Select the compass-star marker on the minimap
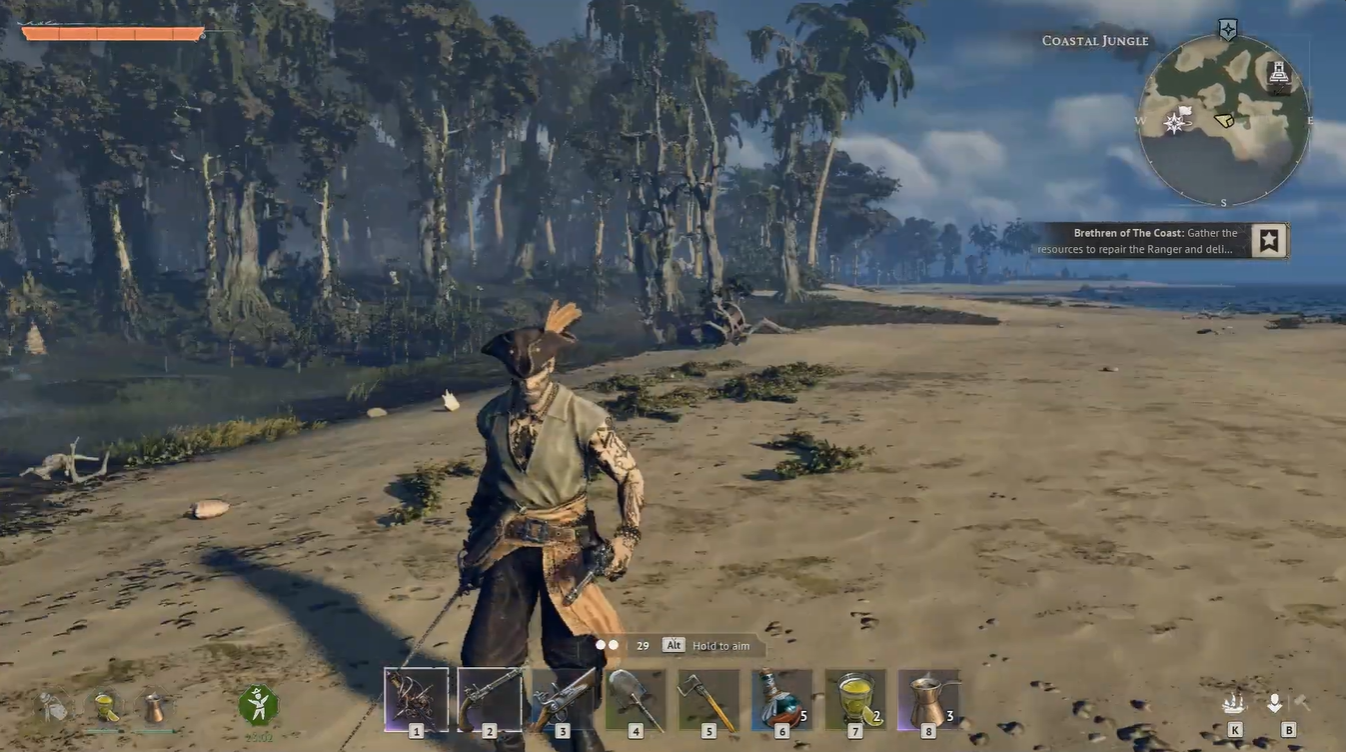Viewport: 1346px width, 752px height. point(1174,122)
